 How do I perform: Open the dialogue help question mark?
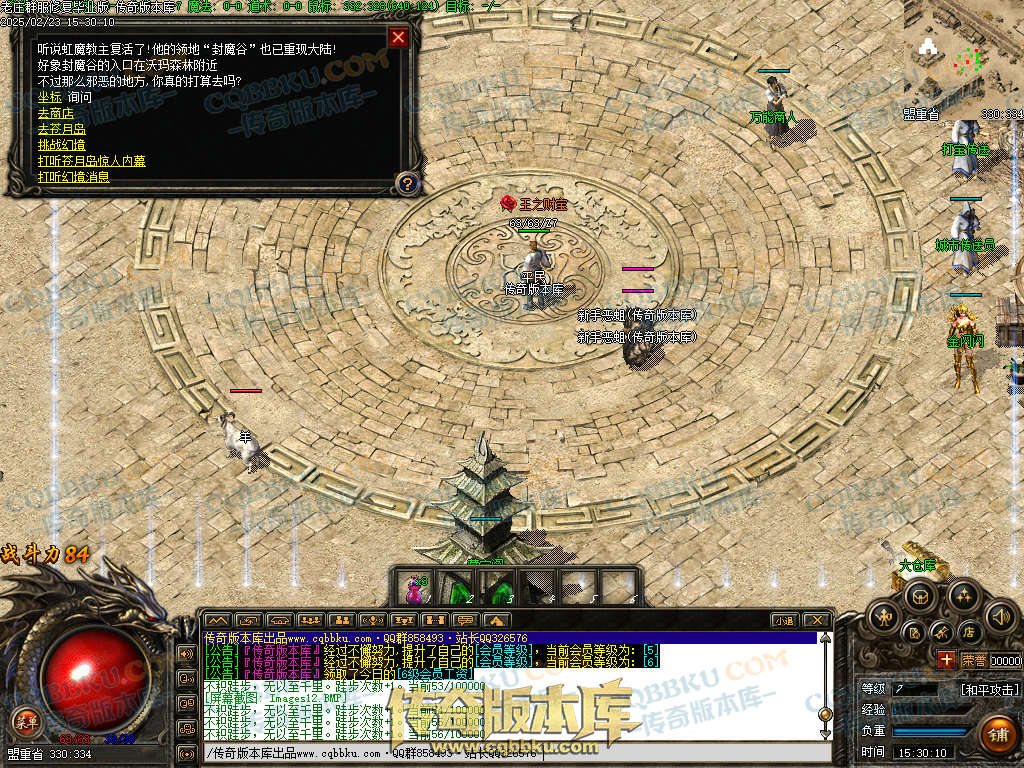406,183
